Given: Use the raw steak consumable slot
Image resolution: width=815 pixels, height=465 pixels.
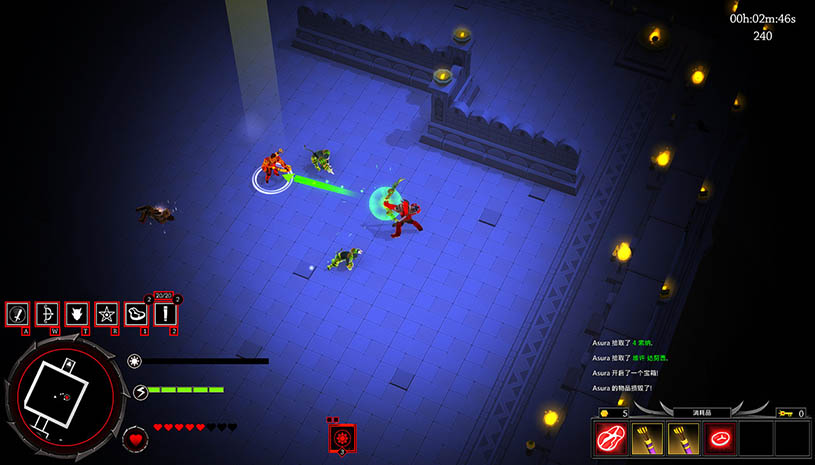Looking at the screenshot, I should click(610, 438).
